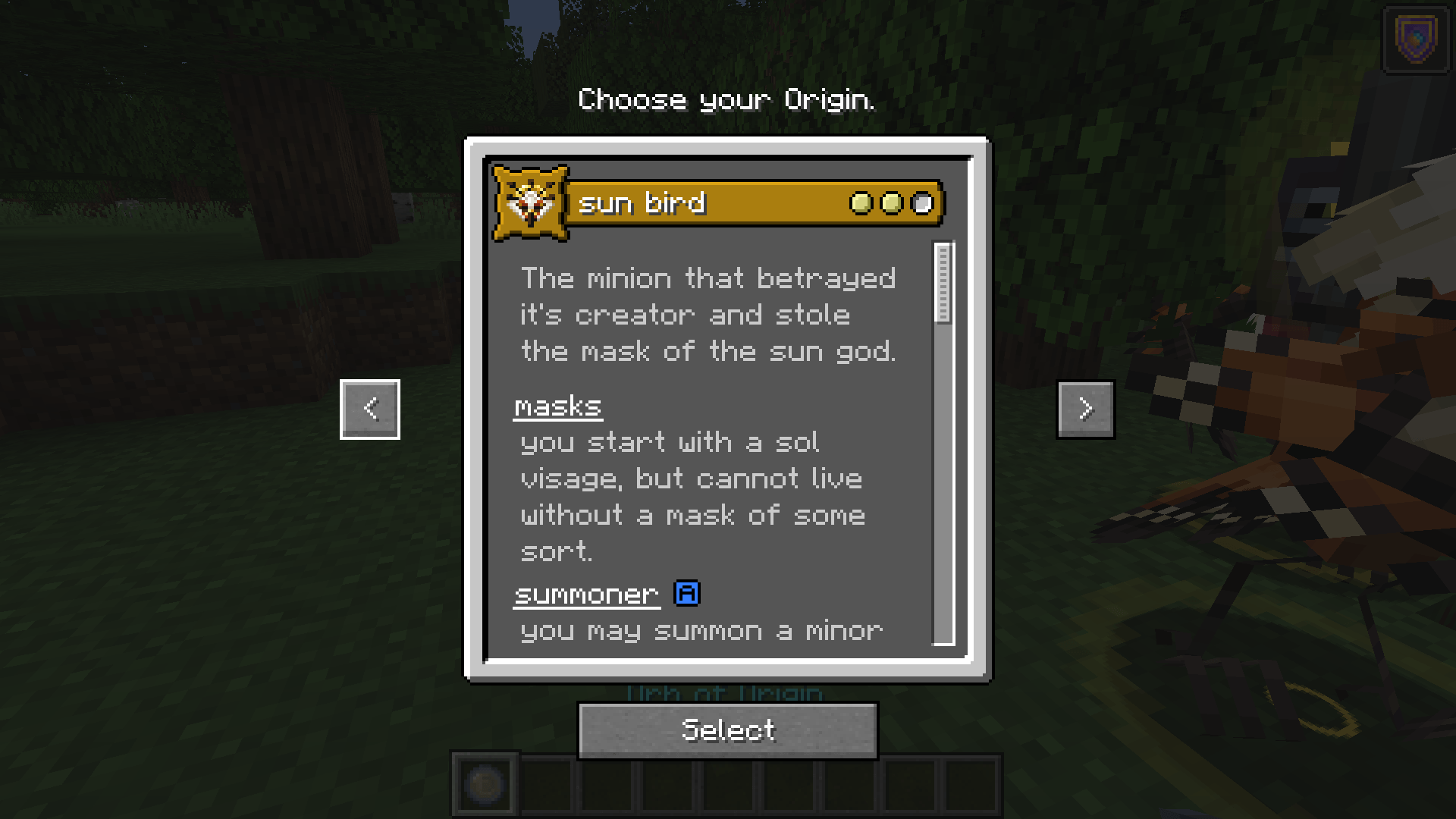This screenshot has width=1456, height=819.
Task: Click the blue A keybind icon beside summoner
Action: pyautogui.click(x=686, y=594)
